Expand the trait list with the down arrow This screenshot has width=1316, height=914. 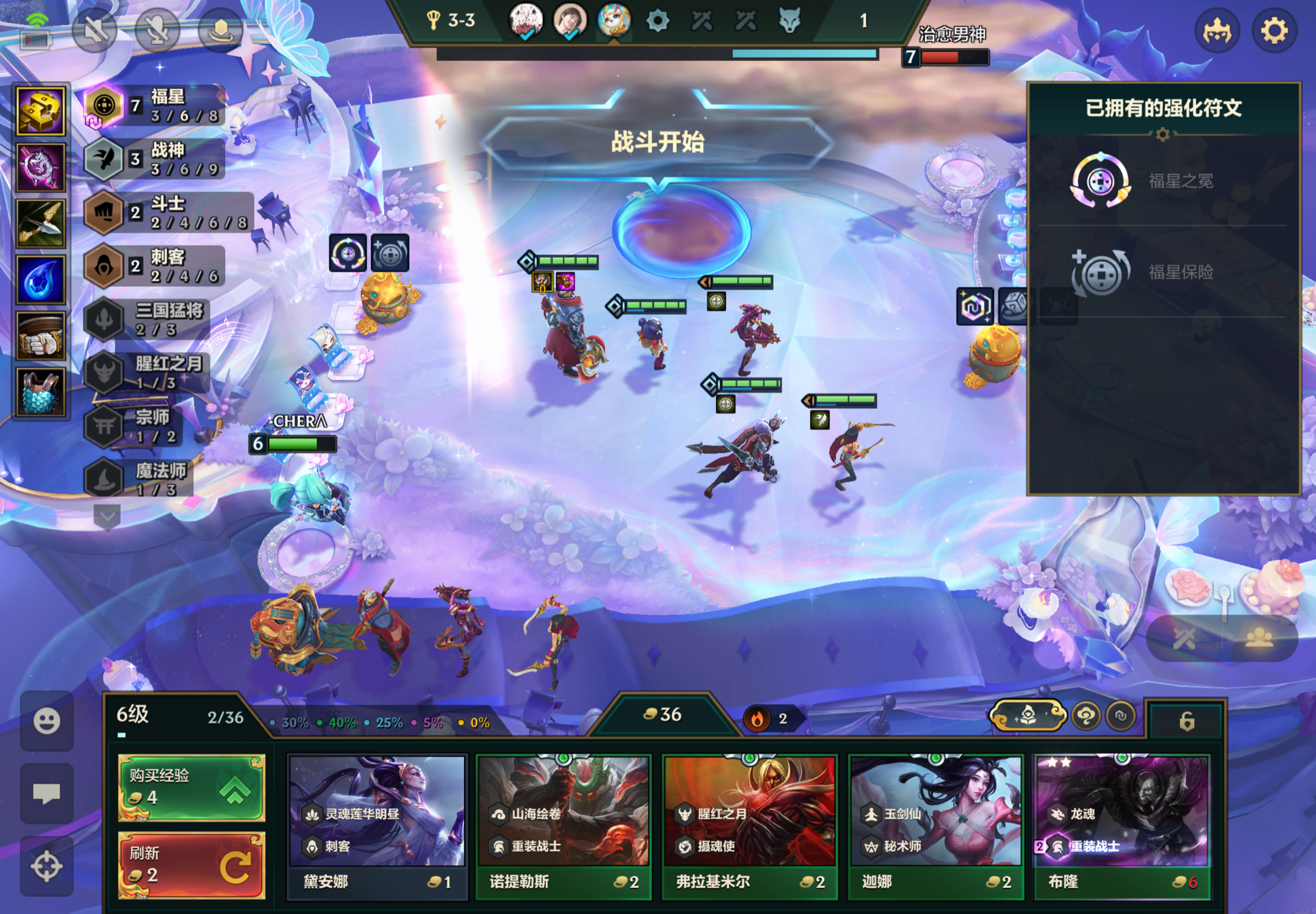pos(107,517)
